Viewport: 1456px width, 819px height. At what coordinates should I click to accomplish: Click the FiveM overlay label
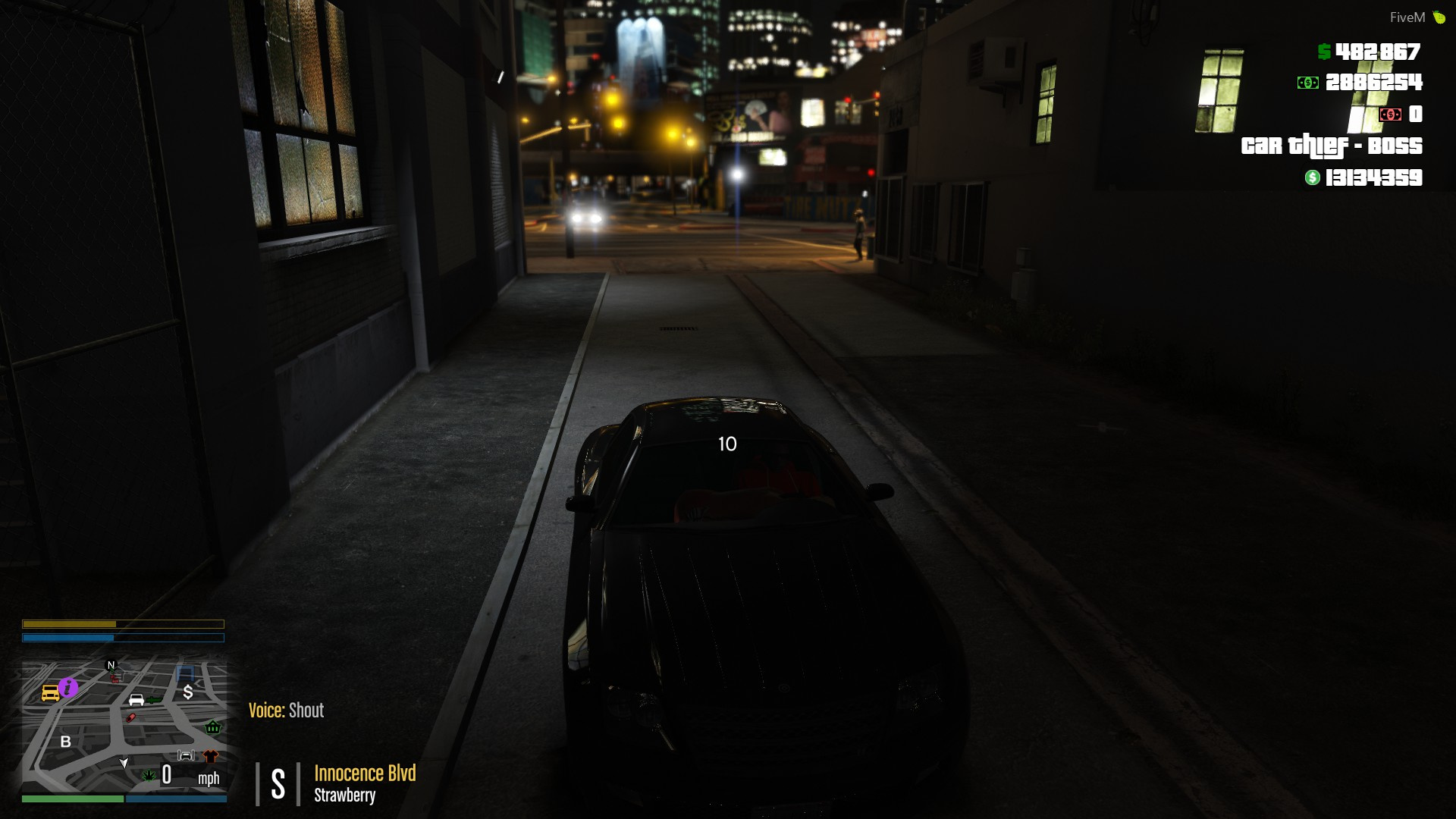pyautogui.click(x=1407, y=17)
